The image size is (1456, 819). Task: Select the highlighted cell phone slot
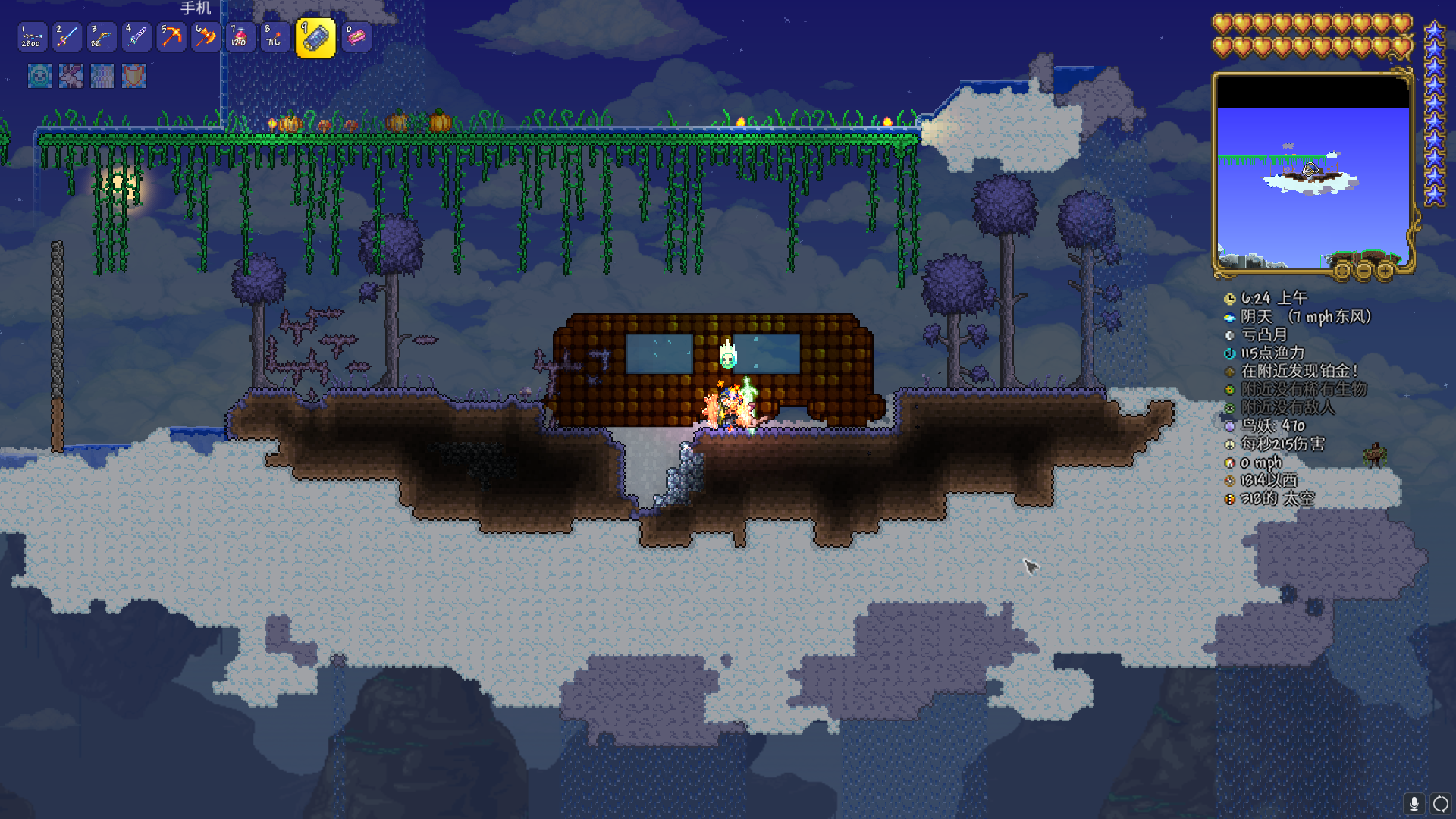(315, 37)
